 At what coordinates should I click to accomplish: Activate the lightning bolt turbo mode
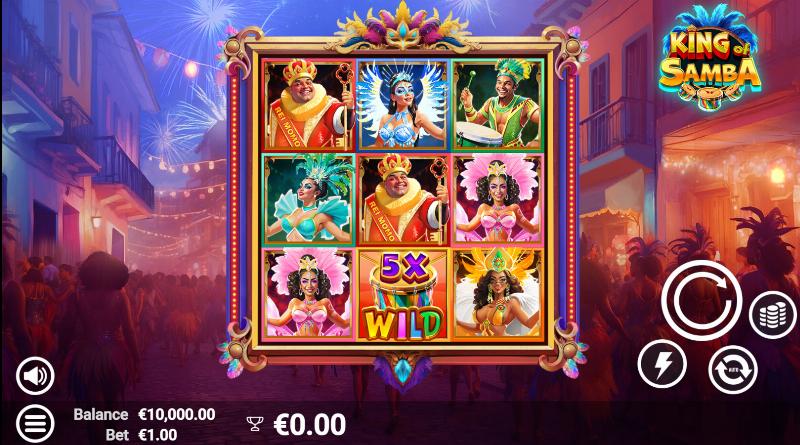(x=662, y=363)
